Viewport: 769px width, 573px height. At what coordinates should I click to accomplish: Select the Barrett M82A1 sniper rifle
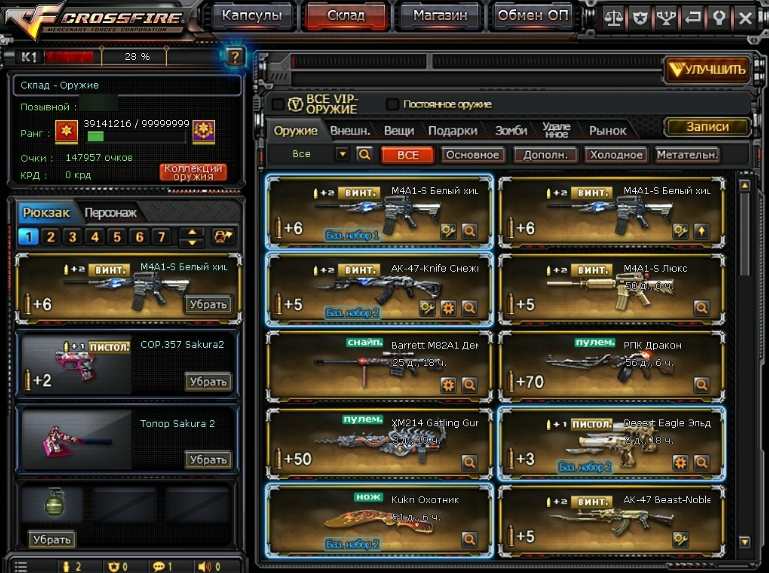[380, 364]
